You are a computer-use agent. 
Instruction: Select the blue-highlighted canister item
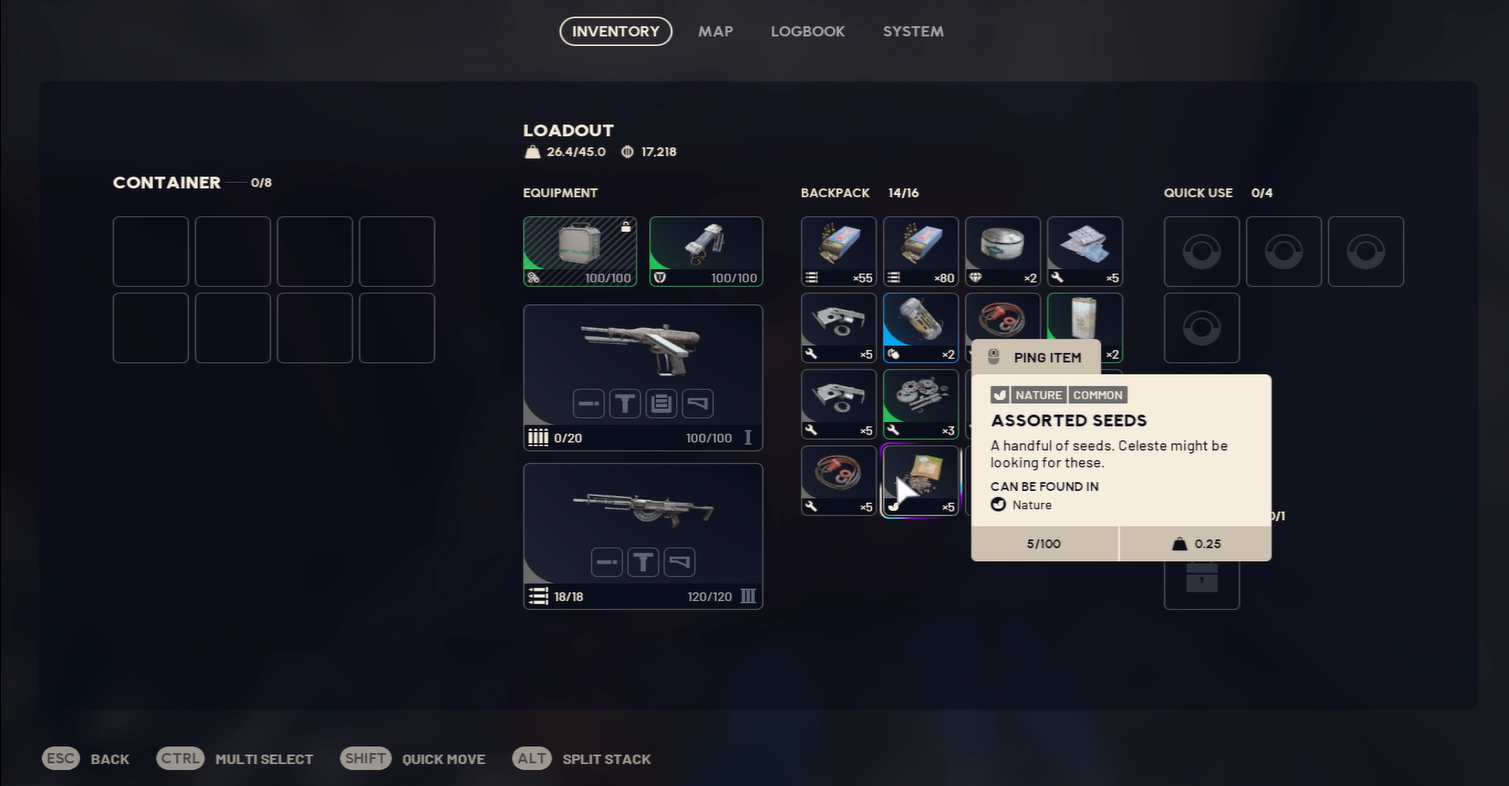[920, 327]
